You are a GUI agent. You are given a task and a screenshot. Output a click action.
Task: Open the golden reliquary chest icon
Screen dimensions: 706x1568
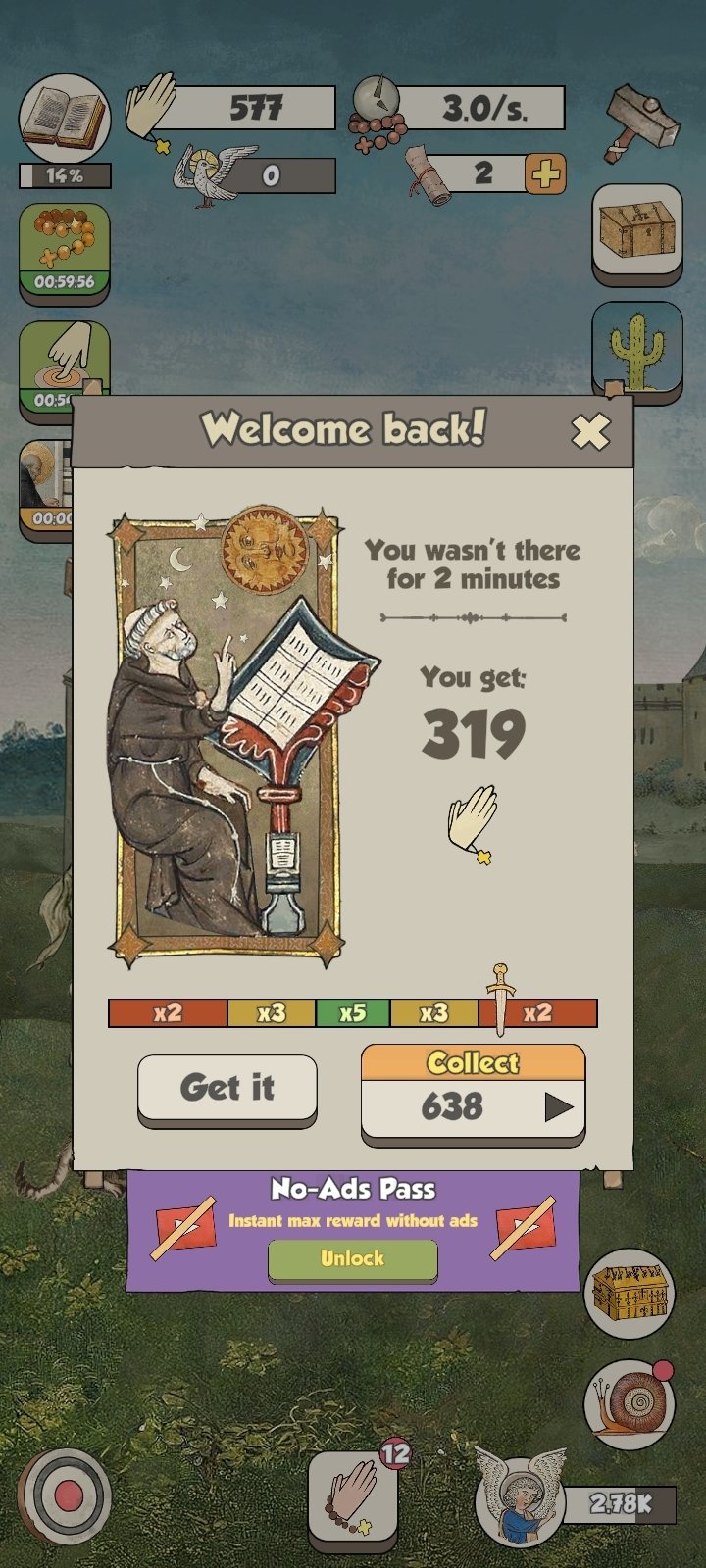tap(629, 1294)
